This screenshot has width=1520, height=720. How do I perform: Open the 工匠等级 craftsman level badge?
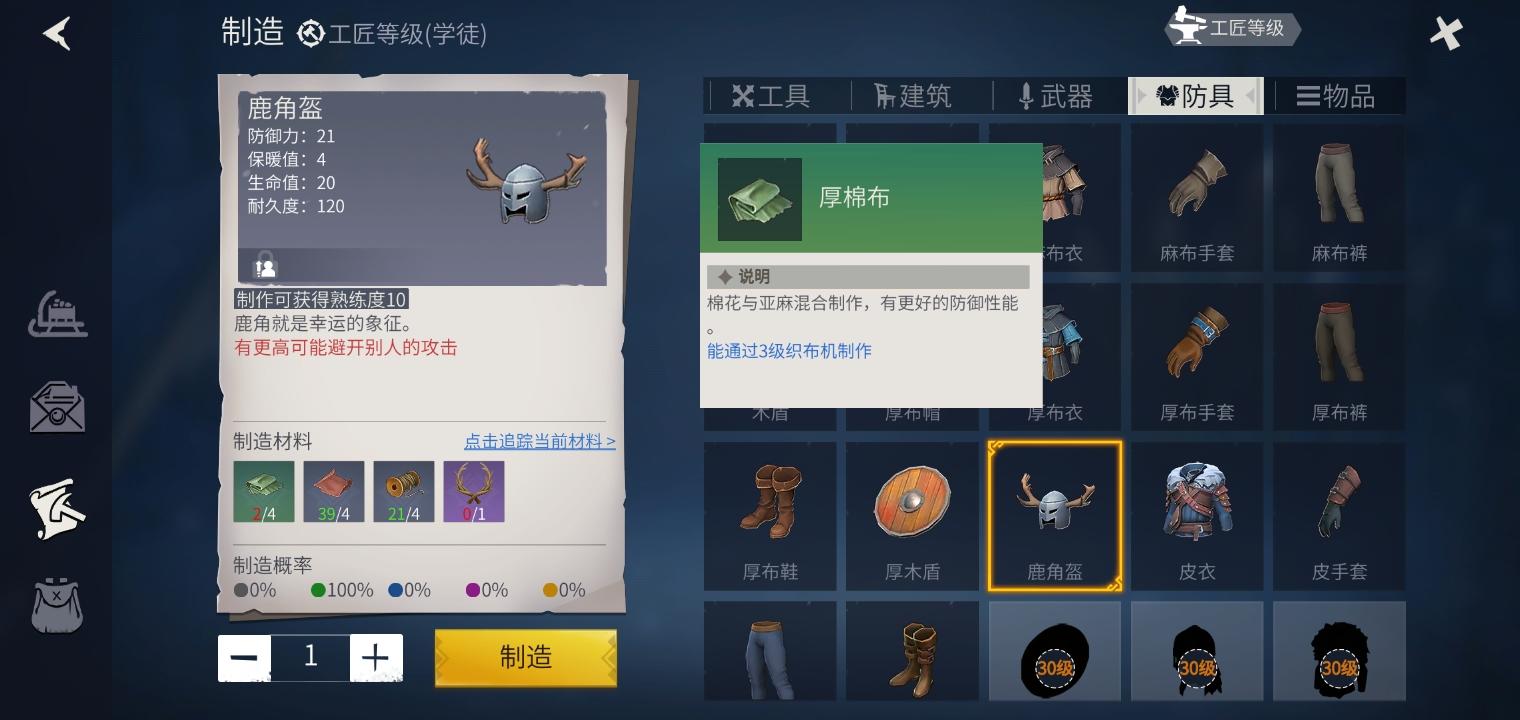point(1232,29)
